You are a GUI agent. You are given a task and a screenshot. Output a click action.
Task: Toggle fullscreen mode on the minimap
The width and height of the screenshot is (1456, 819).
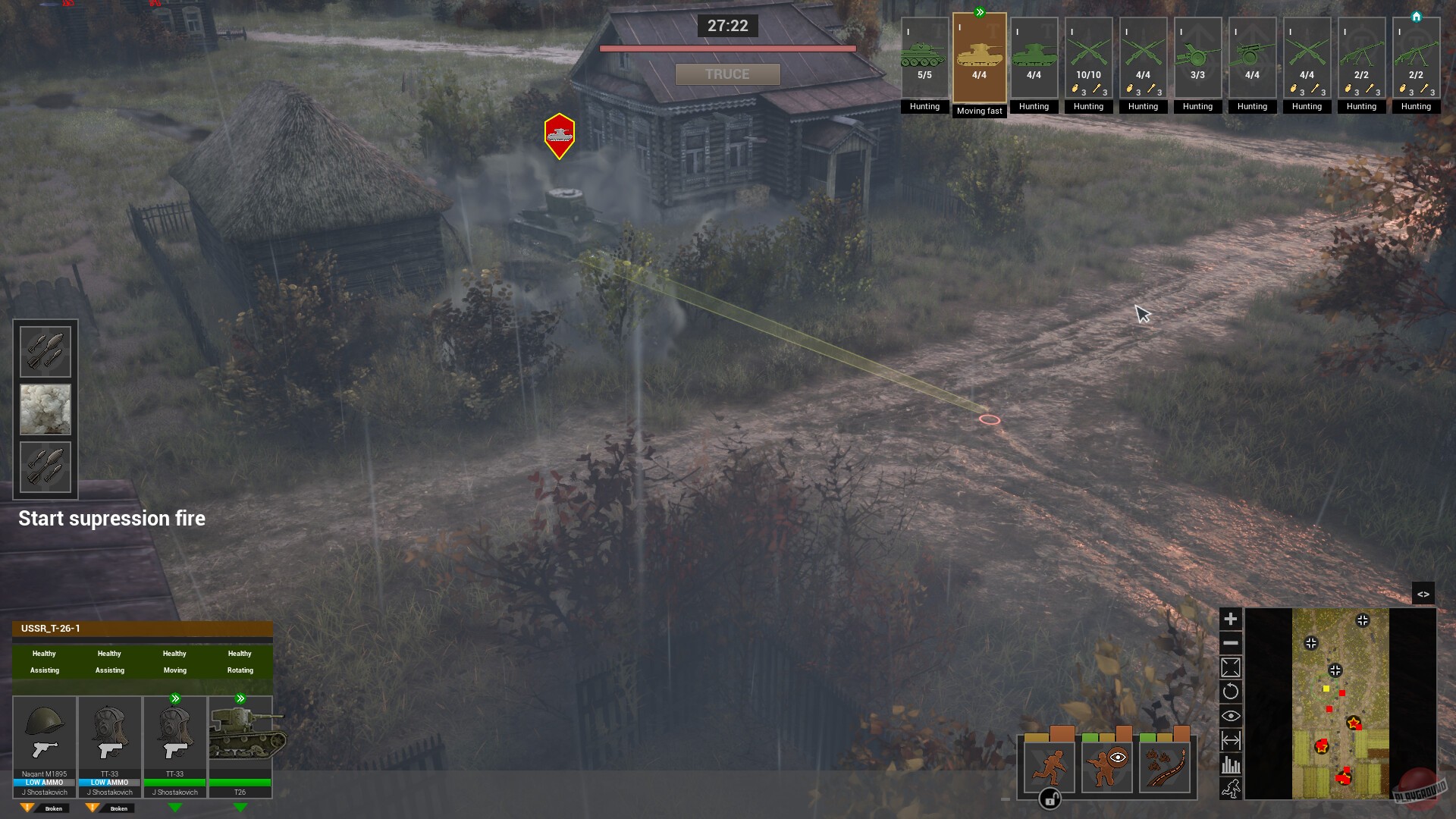point(1232,667)
